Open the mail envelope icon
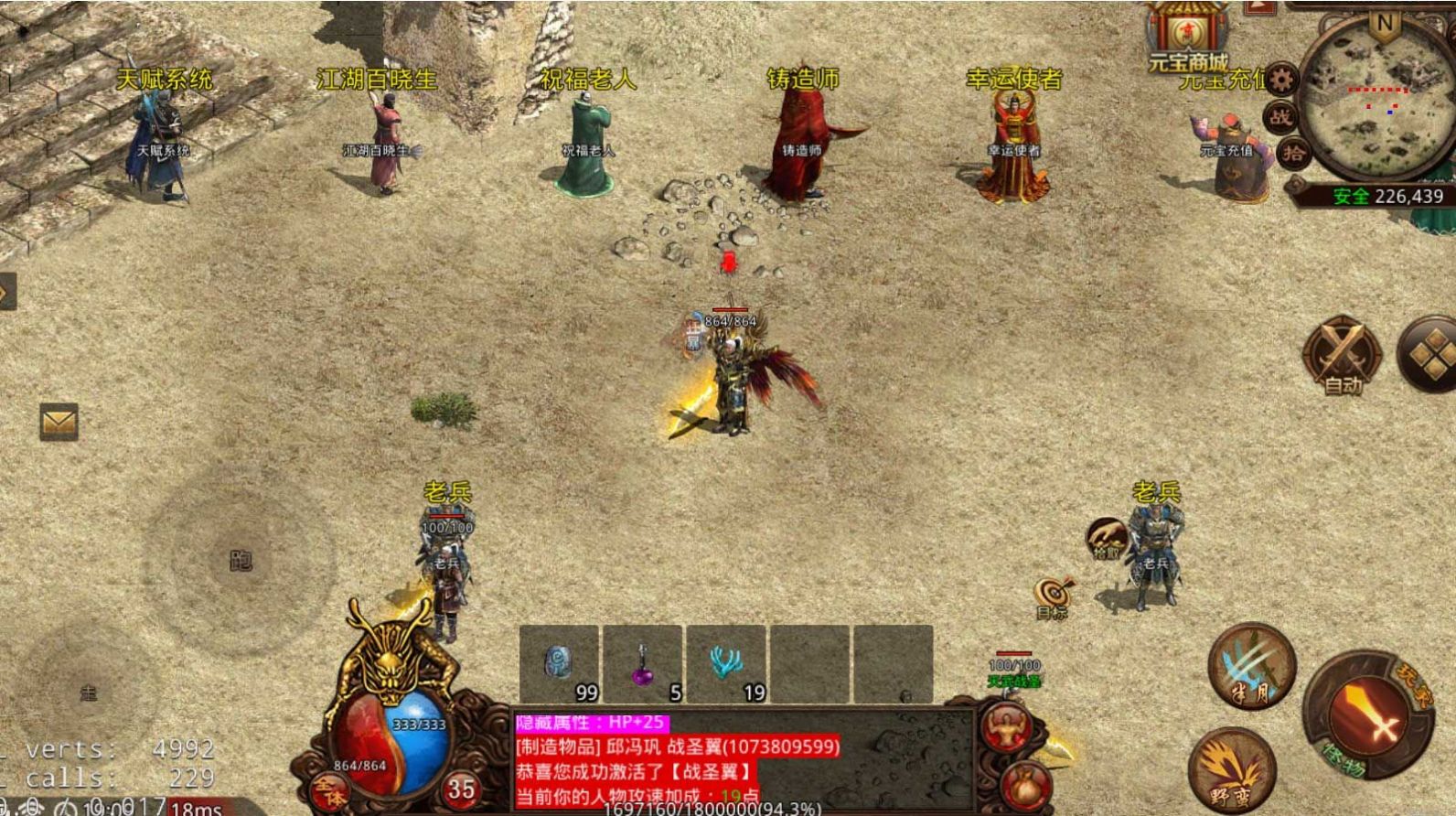 59,422
